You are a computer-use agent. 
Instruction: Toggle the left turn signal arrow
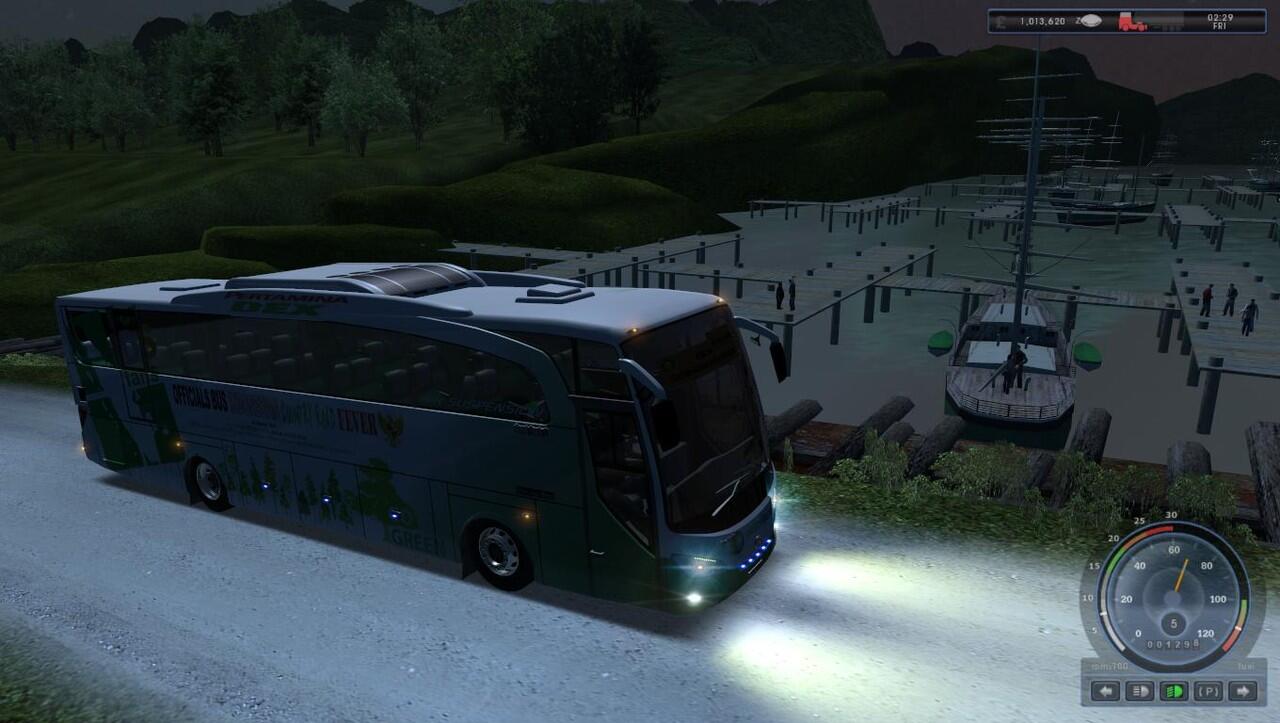(x=1105, y=691)
